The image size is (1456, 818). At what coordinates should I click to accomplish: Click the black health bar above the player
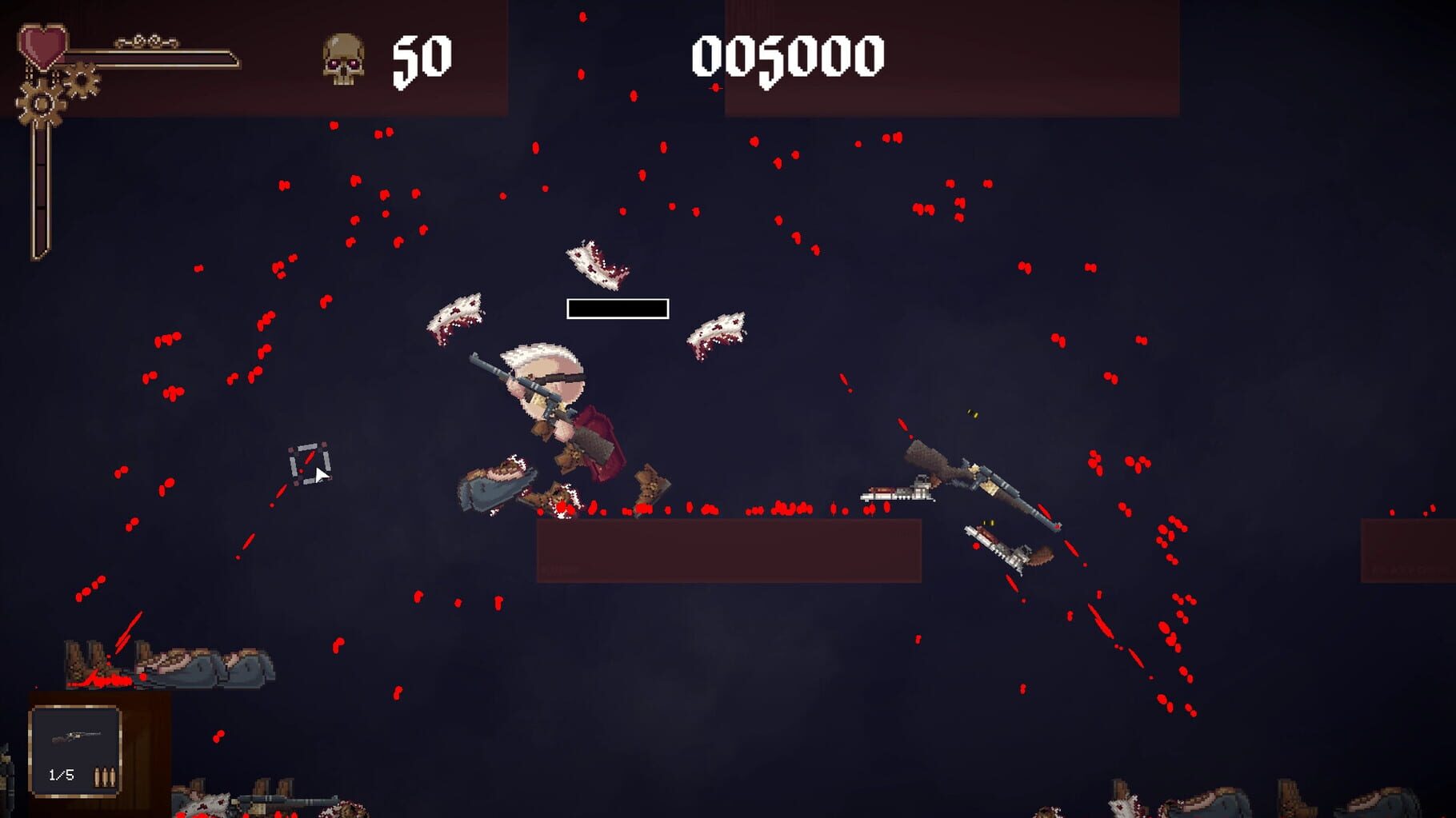[x=618, y=308]
